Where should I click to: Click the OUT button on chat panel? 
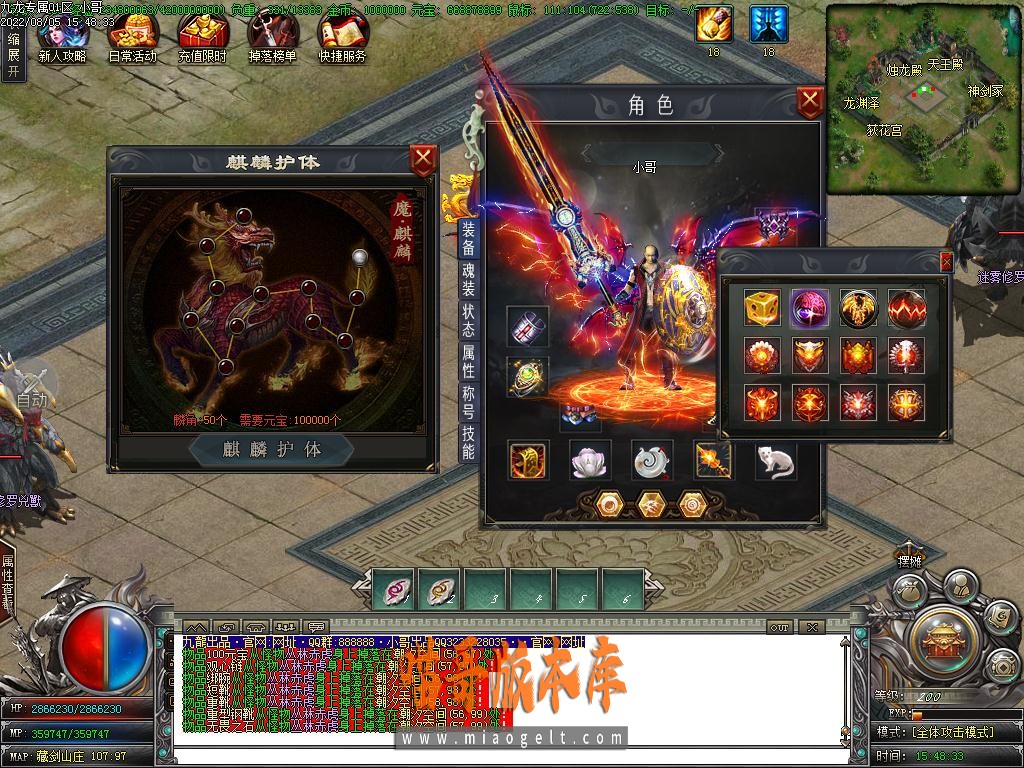pyautogui.click(x=780, y=627)
